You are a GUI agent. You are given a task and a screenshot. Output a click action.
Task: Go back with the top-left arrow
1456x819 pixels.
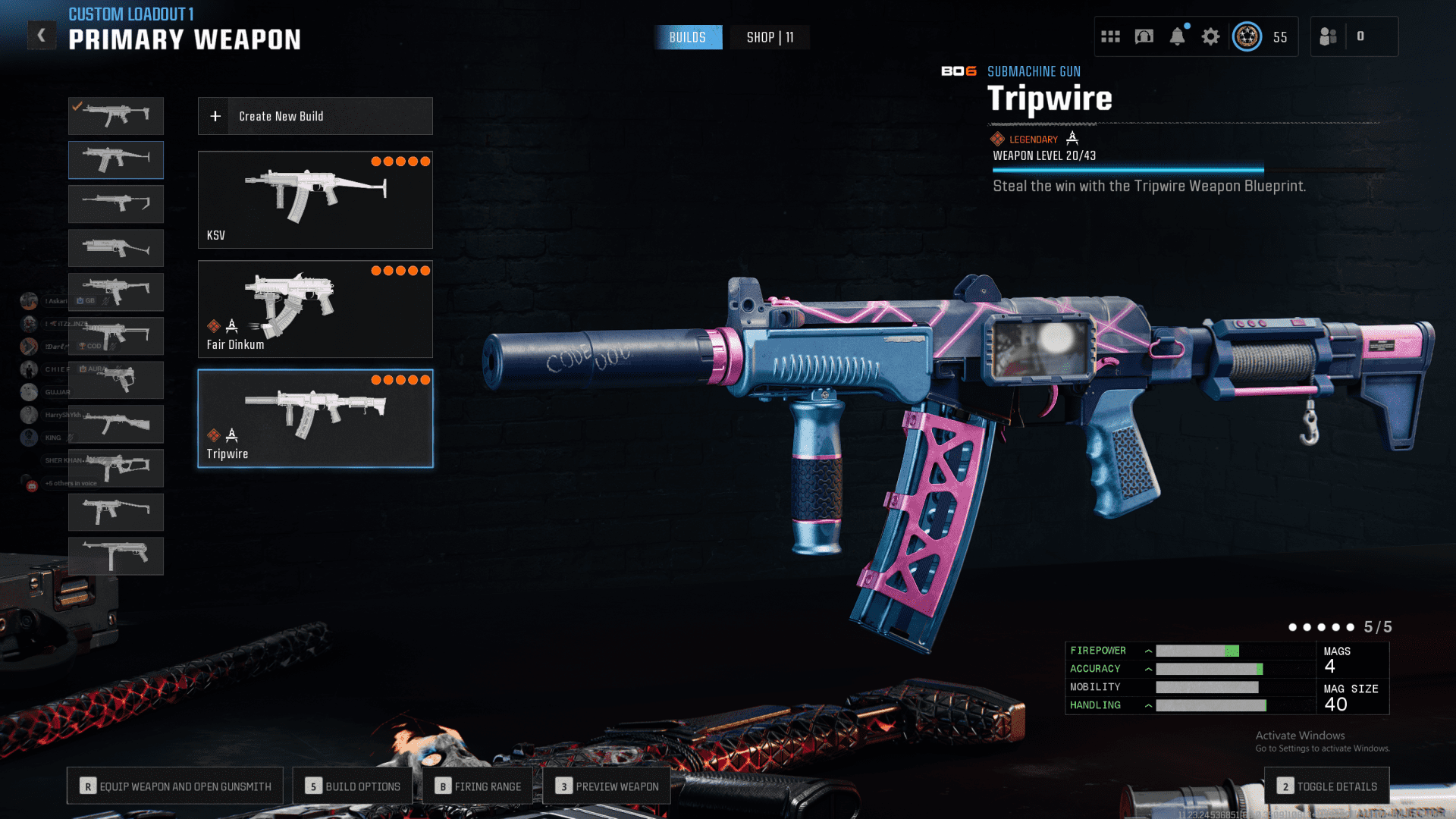pos(42,36)
